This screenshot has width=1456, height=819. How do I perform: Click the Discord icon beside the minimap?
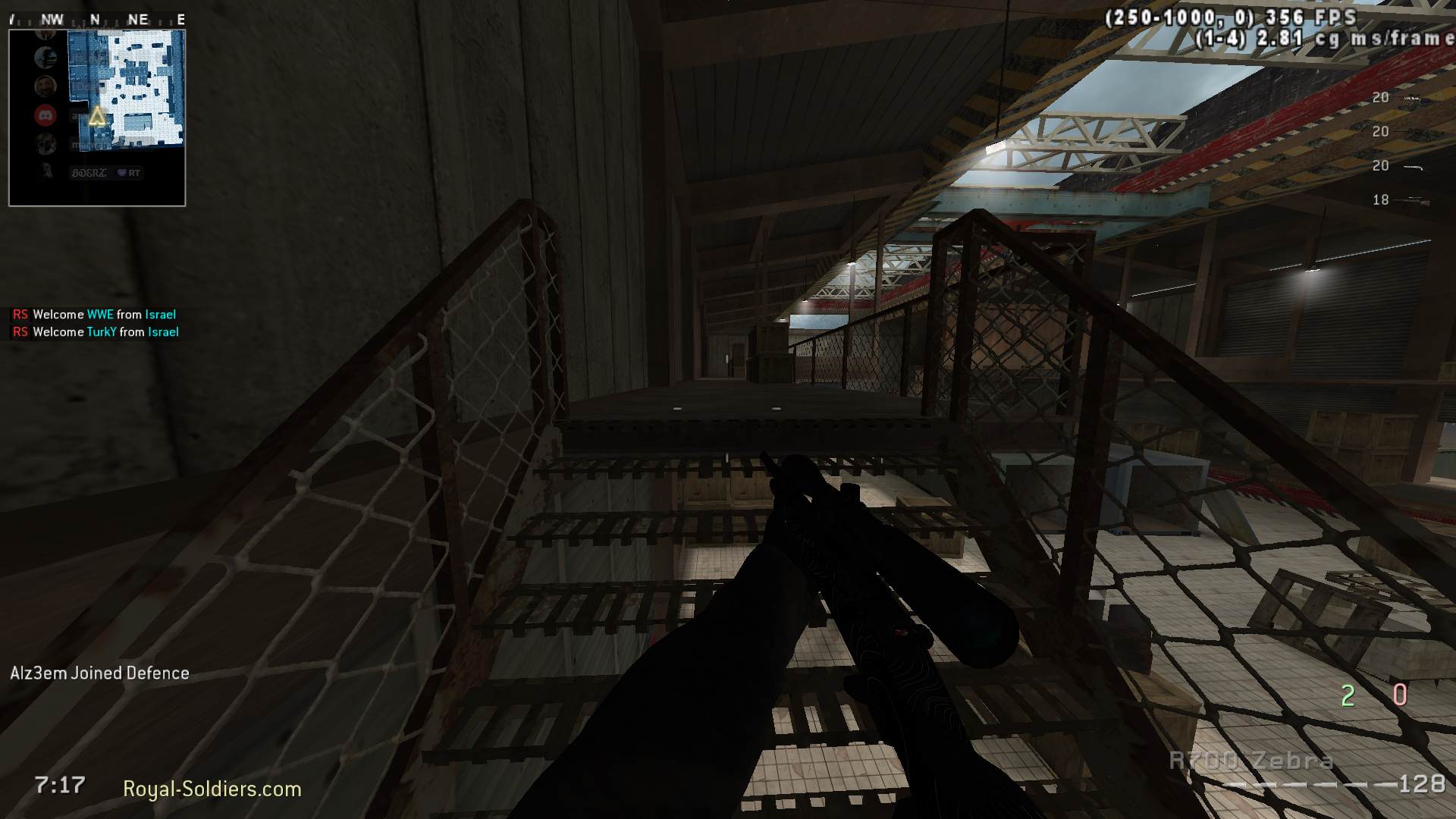click(x=45, y=114)
